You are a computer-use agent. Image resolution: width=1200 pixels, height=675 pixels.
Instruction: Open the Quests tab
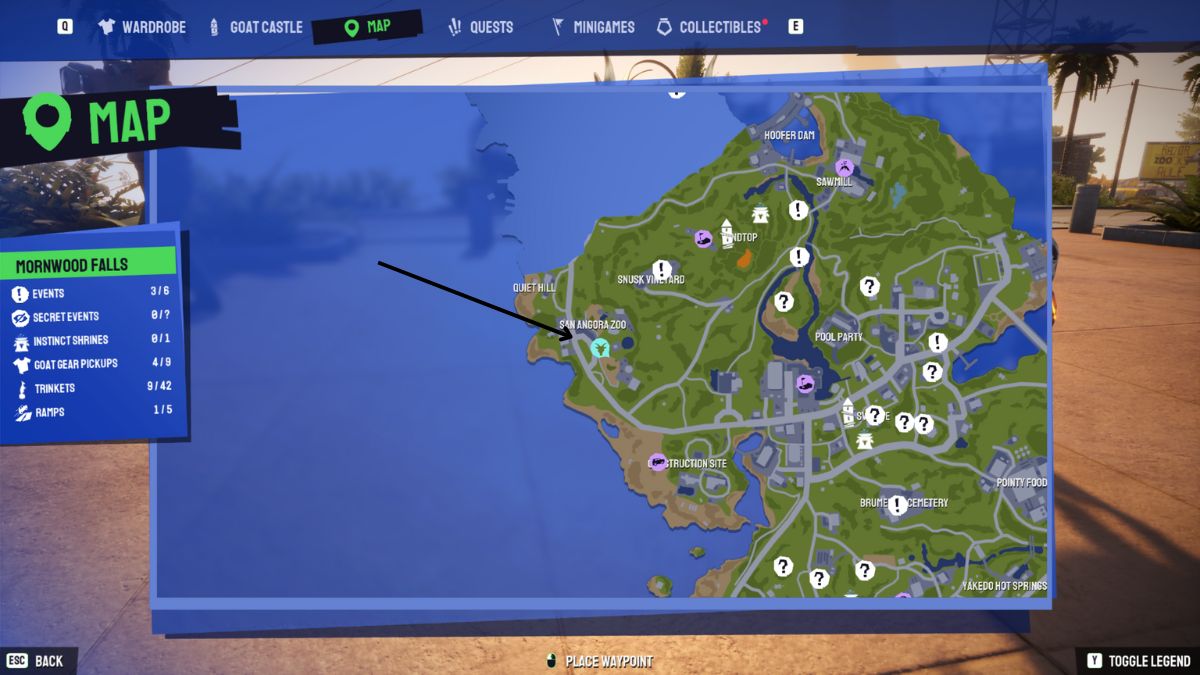pyautogui.click(x=481, y=27)
